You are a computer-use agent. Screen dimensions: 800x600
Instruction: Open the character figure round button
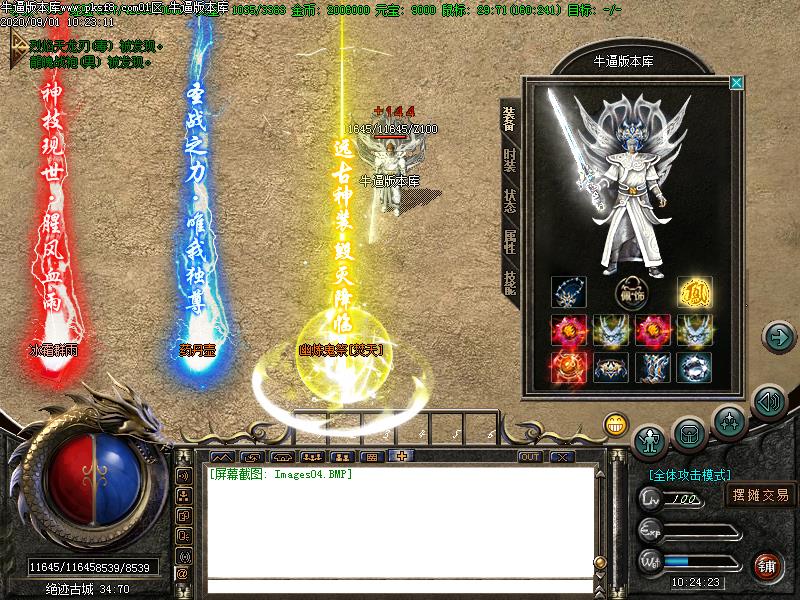650,438
